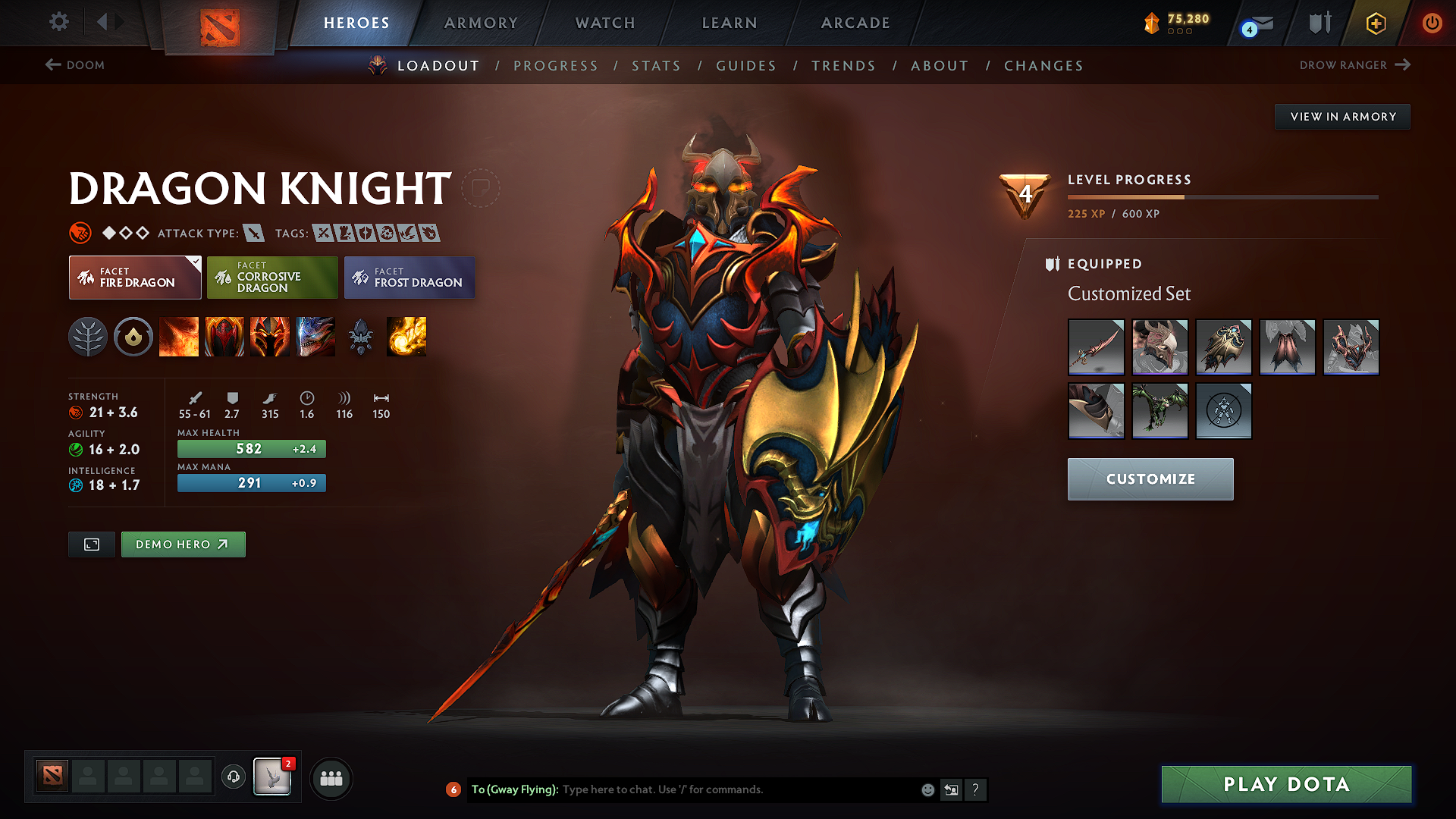The image size is (1456, 819).
Task: Open the Dragon Knight talent tree icon
Action: pos(89,337)
